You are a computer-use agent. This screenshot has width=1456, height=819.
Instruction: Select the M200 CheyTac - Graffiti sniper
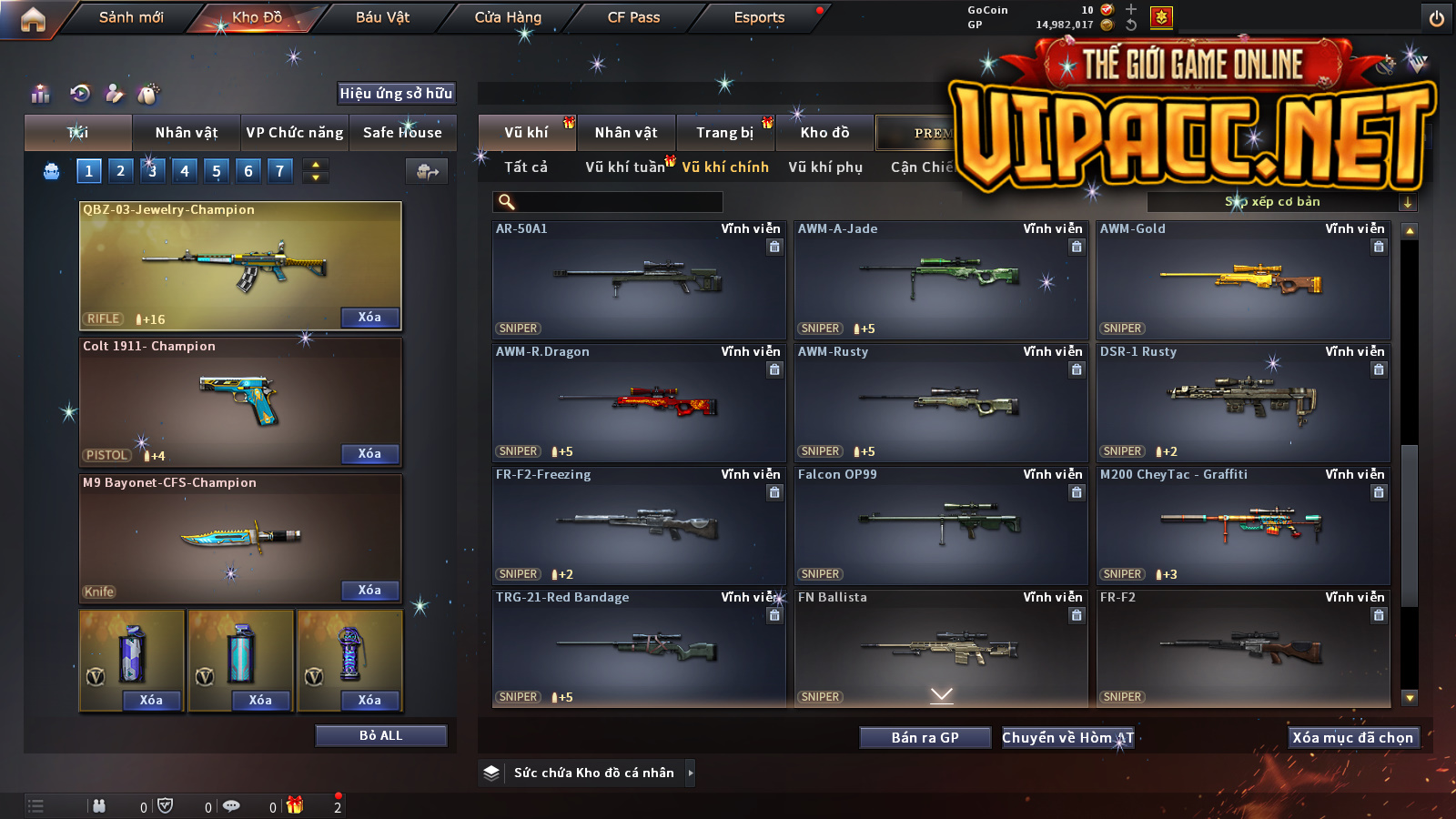(x=1243, y=525)
